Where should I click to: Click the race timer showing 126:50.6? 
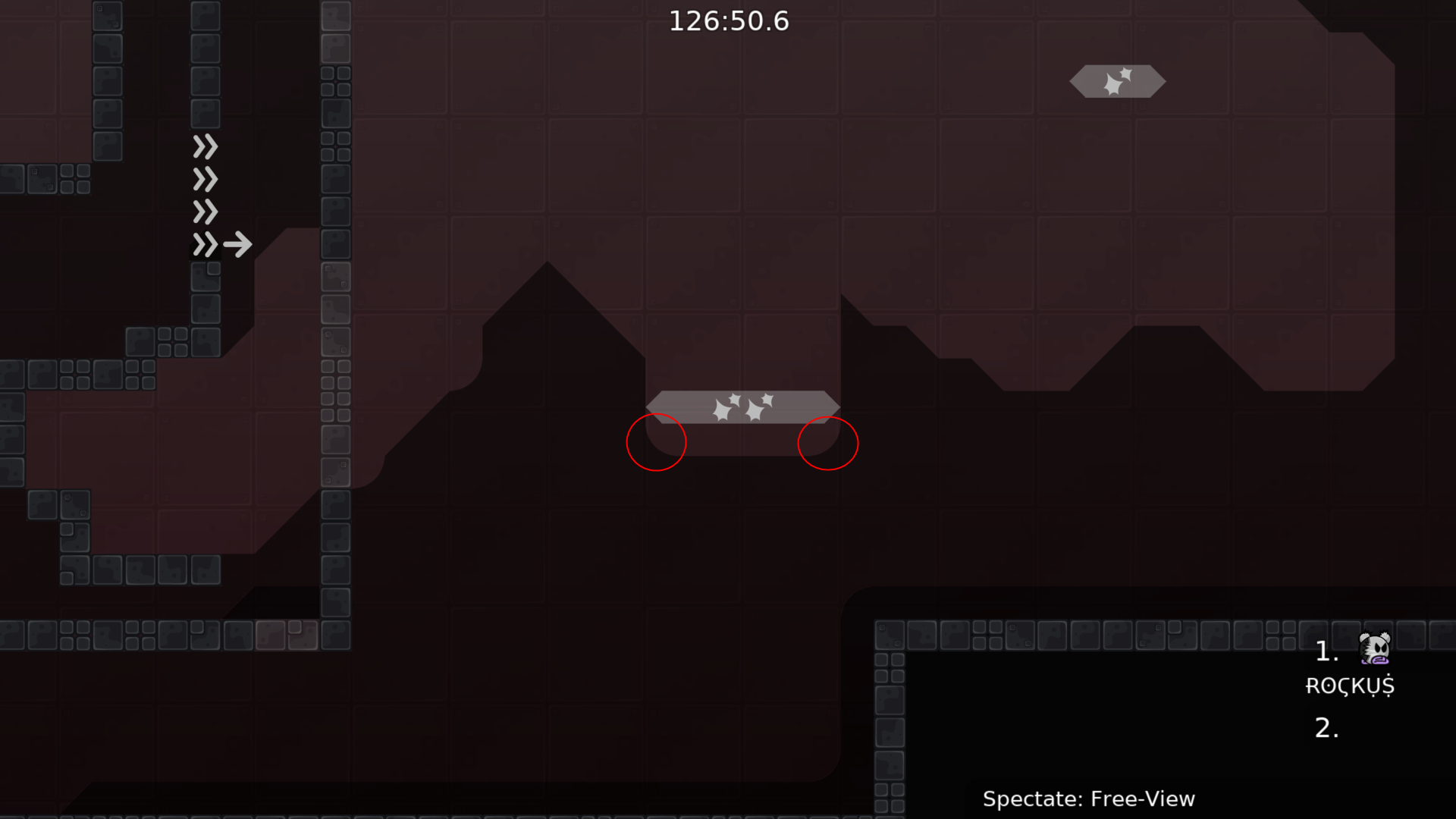(730, 21)
